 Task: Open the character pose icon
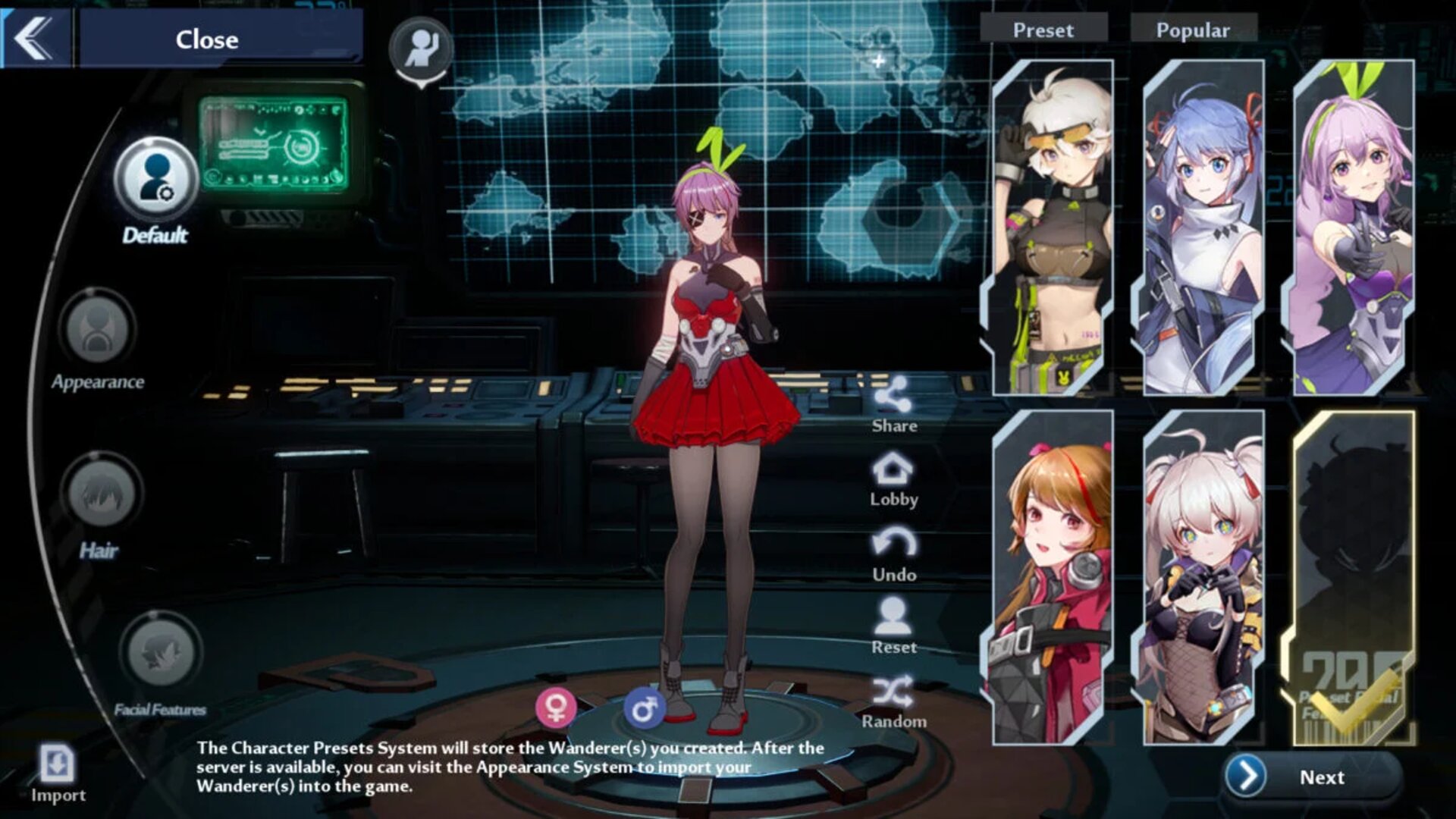421,49
